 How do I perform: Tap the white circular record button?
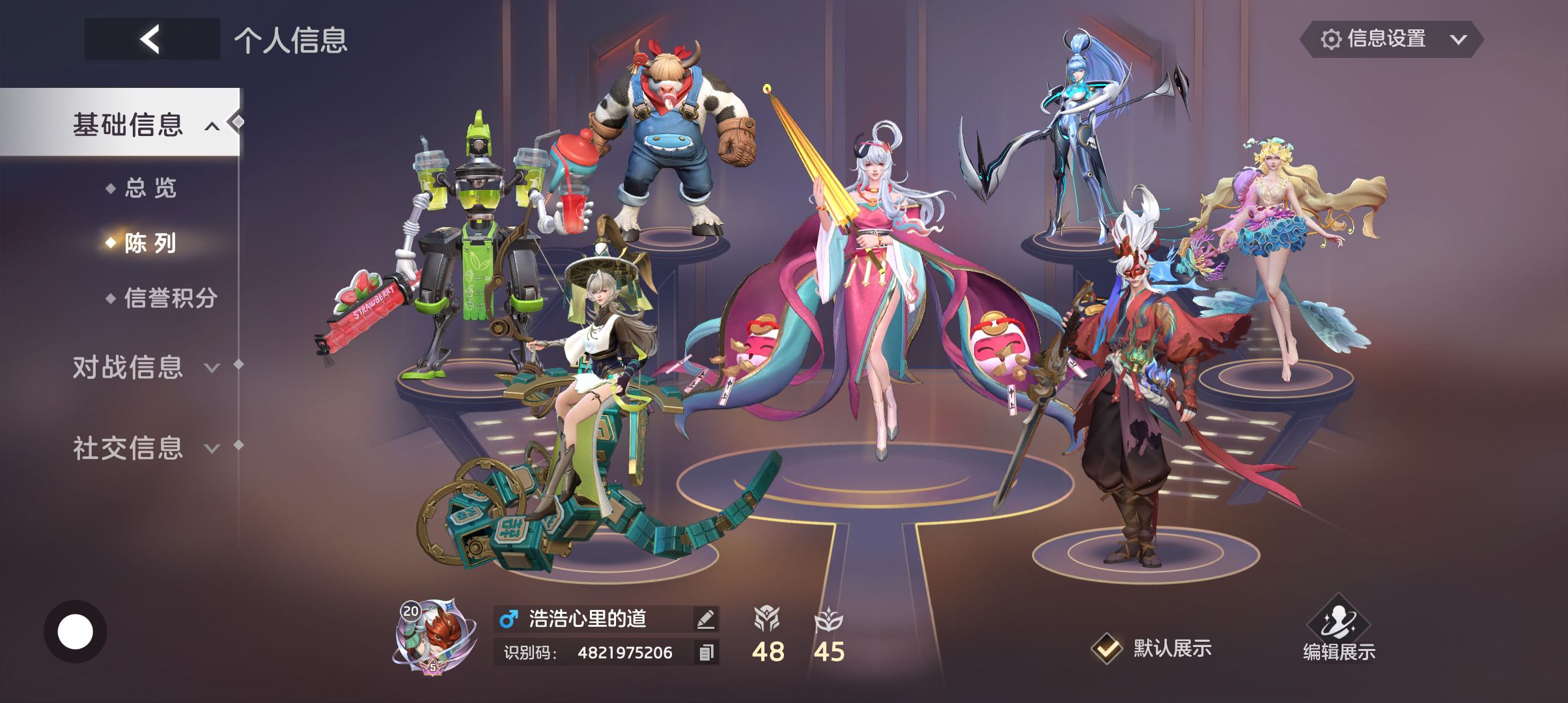pyautogui.click(x=75, y=631)
